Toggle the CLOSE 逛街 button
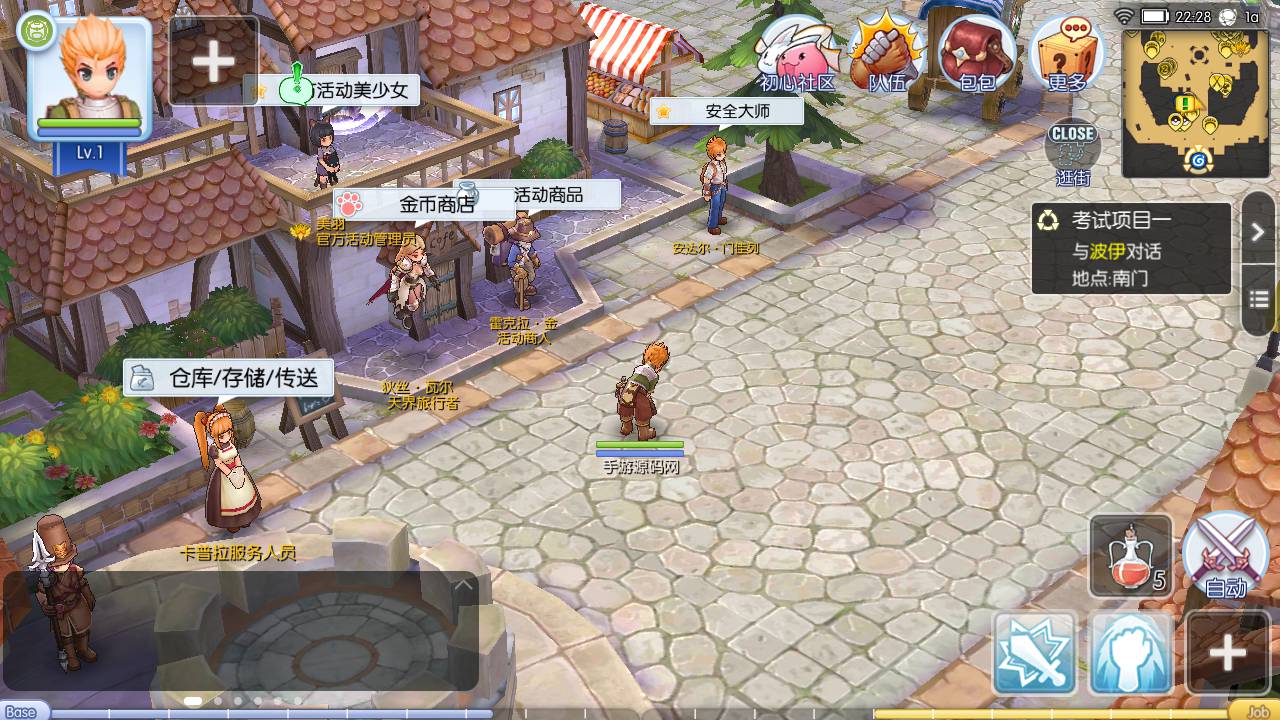This screenshot has width=1280, height=720. point(1072,150)
